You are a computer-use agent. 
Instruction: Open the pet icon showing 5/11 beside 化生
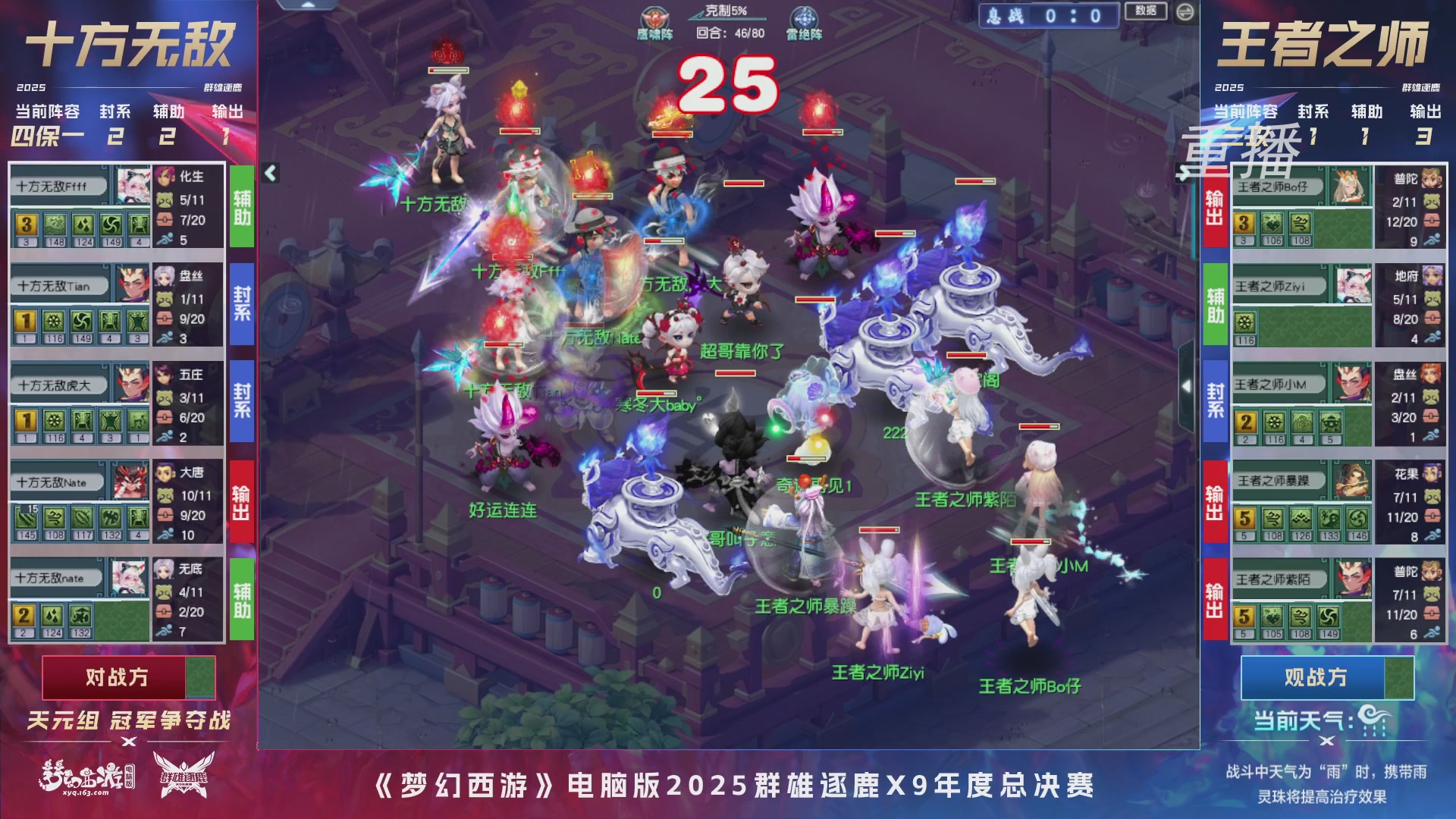(164, 201)
